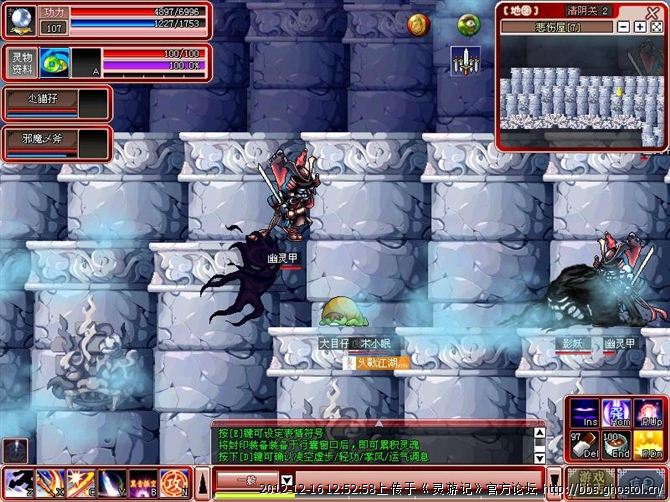
Task: Zoom out the minimap with the minus button
Action: pyautogui.click(x=623, y=26)
